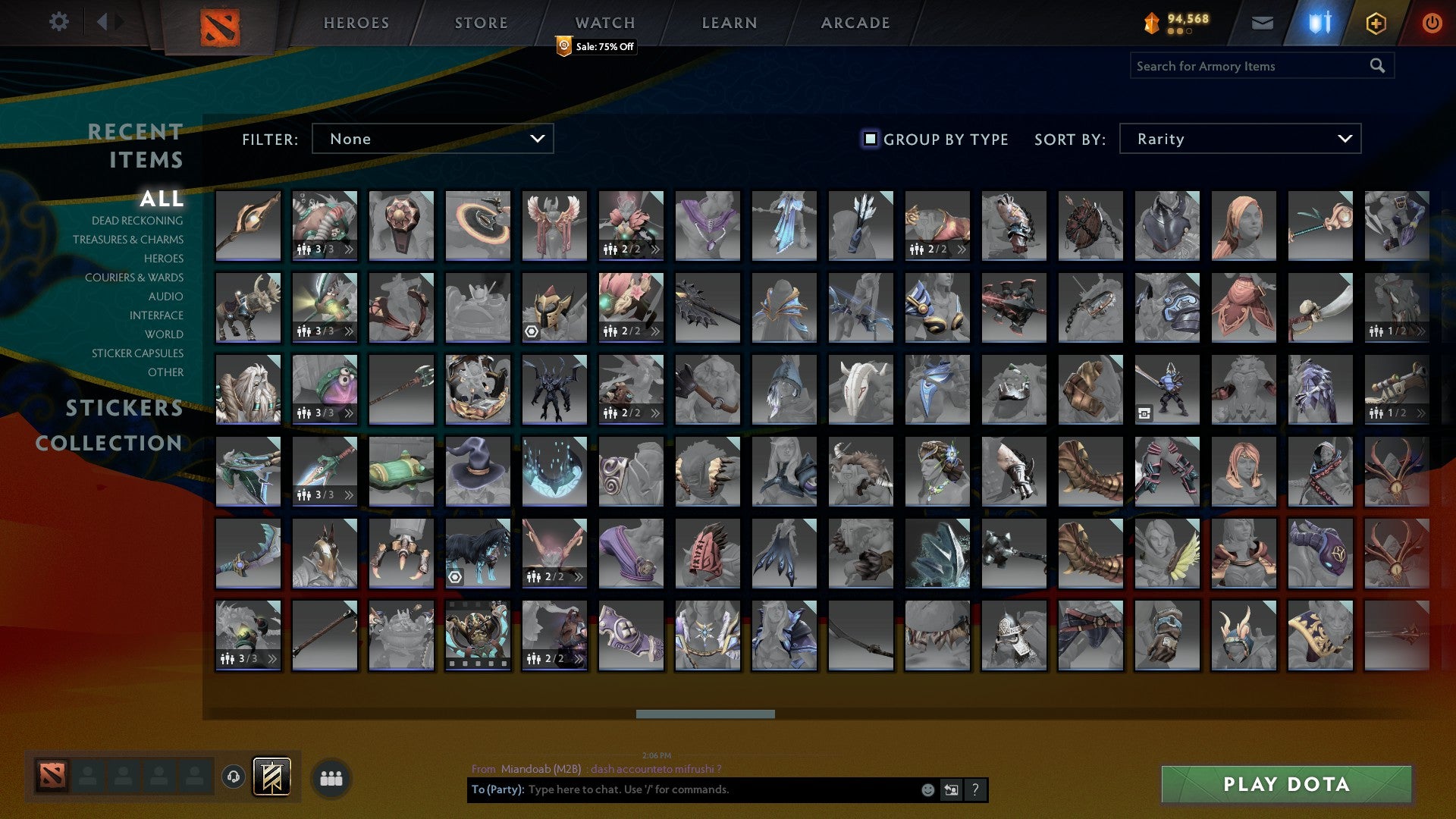
Task: Click the smiley emoticon icon in chat bar
Action: (927, 789)
